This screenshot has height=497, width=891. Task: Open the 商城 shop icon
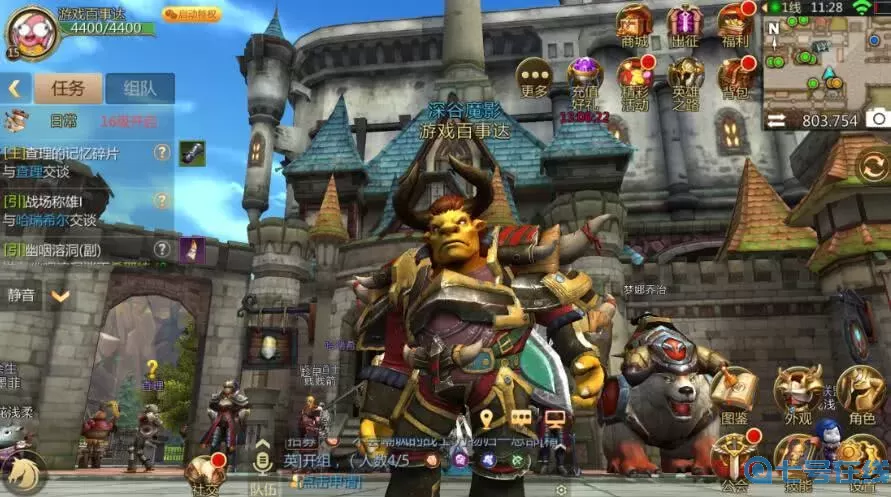(x=634, y=24)
